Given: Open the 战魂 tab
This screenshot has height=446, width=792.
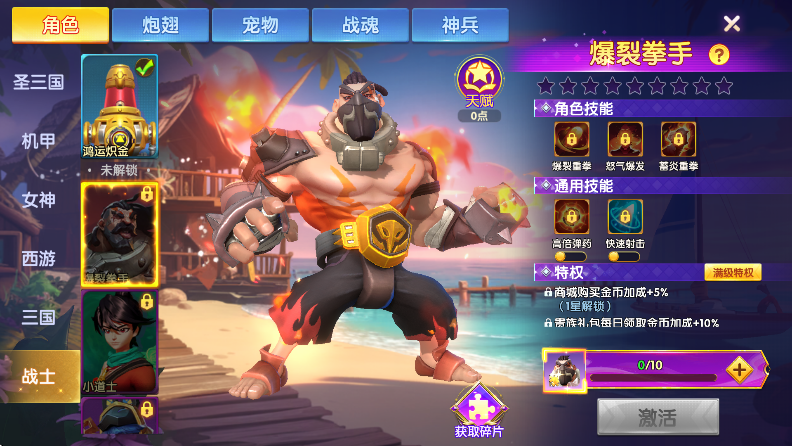Looking at the screenshot, I should (x=360, y=25).
